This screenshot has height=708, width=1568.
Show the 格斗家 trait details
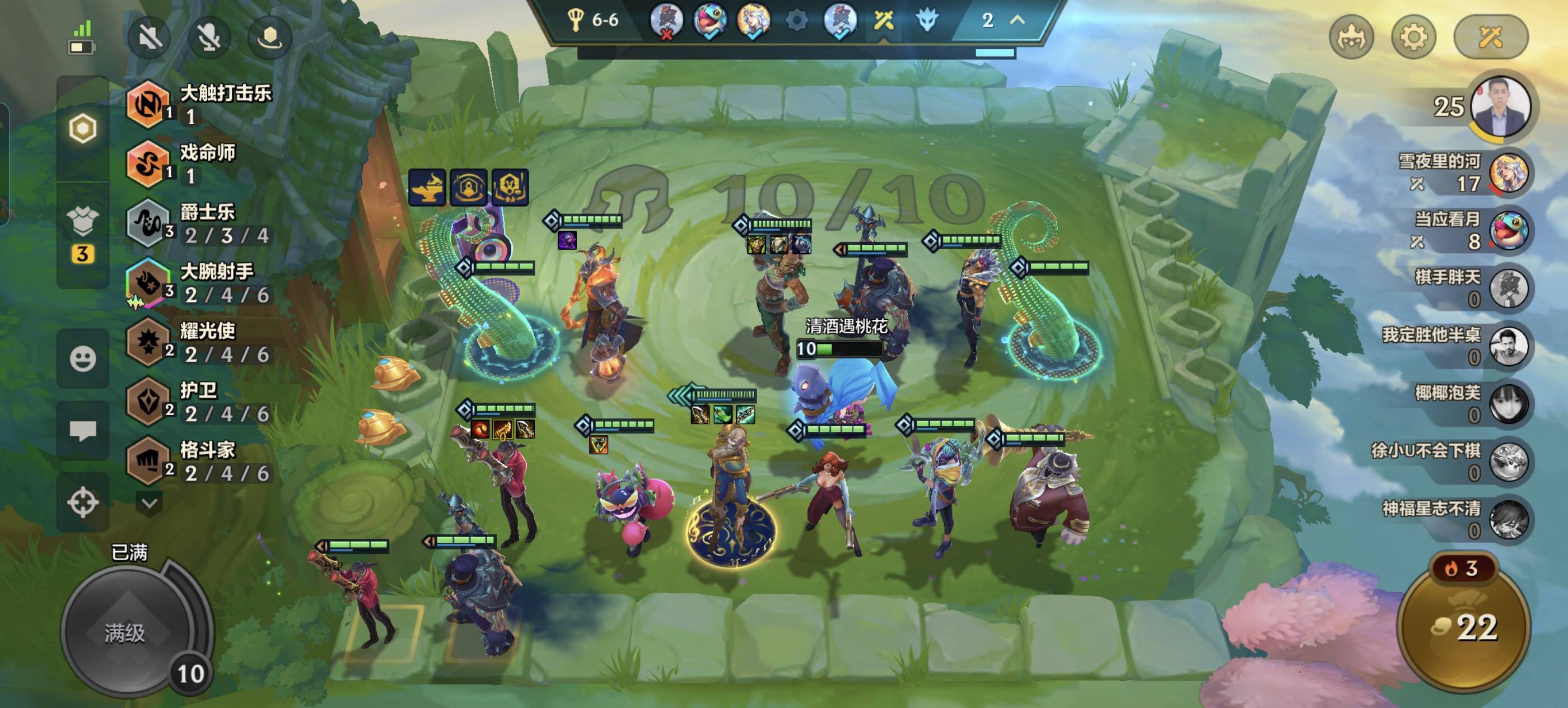(200, 462)
